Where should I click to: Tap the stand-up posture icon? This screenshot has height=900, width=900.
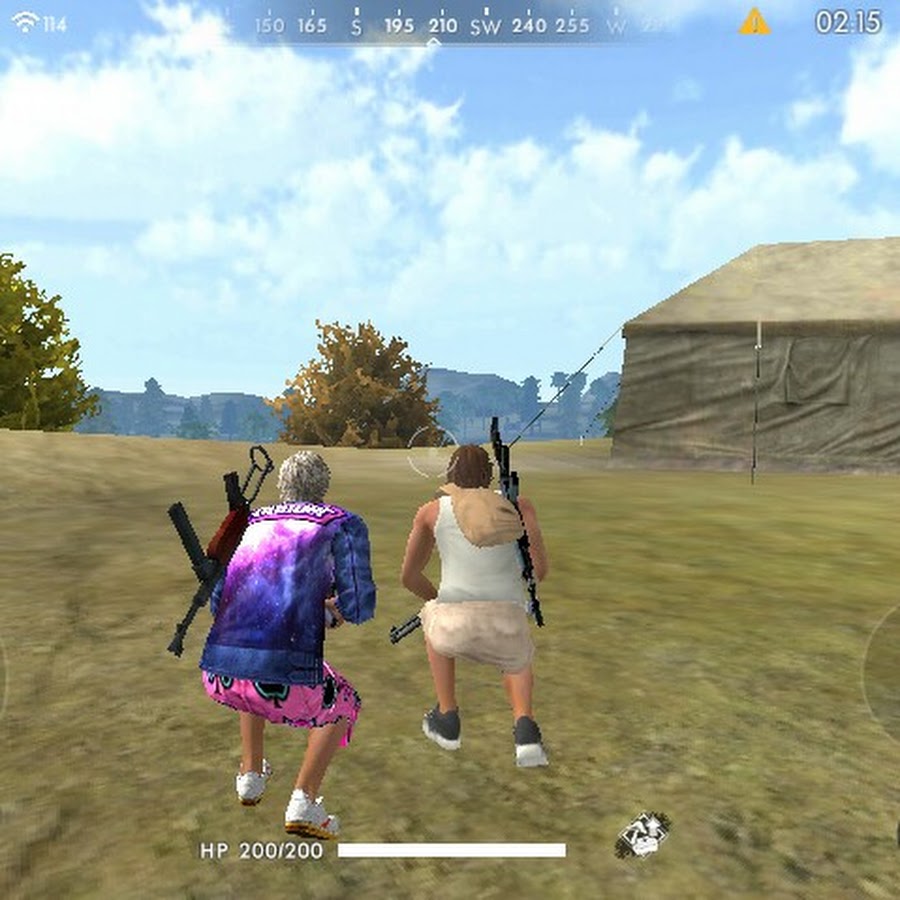[642, 835]
